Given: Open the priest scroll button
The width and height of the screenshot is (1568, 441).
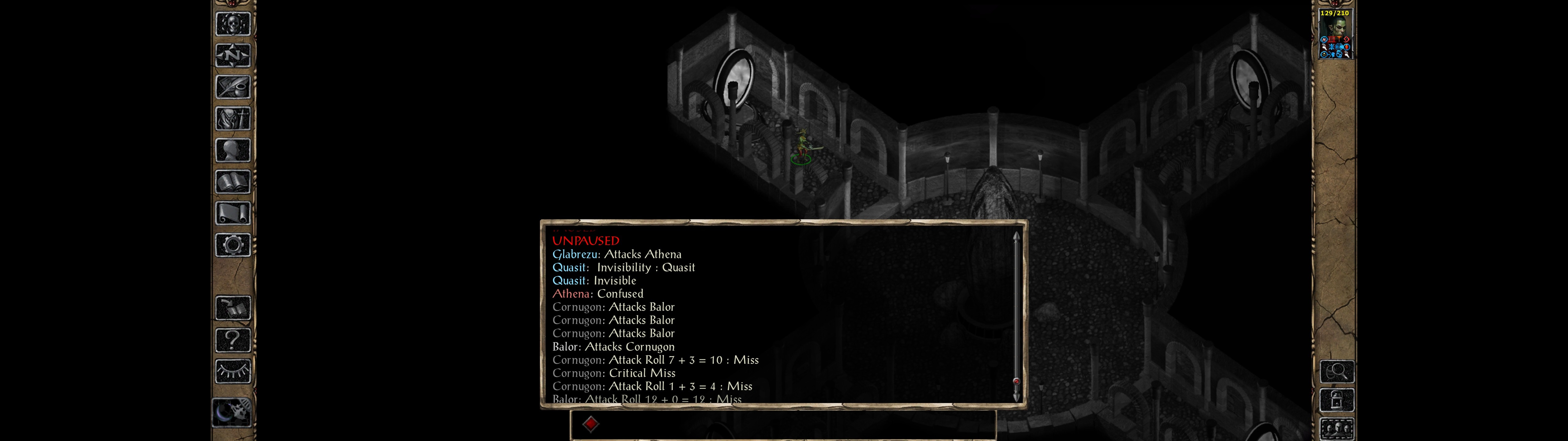Looking at the screenshot, I should tap(233, 214).
